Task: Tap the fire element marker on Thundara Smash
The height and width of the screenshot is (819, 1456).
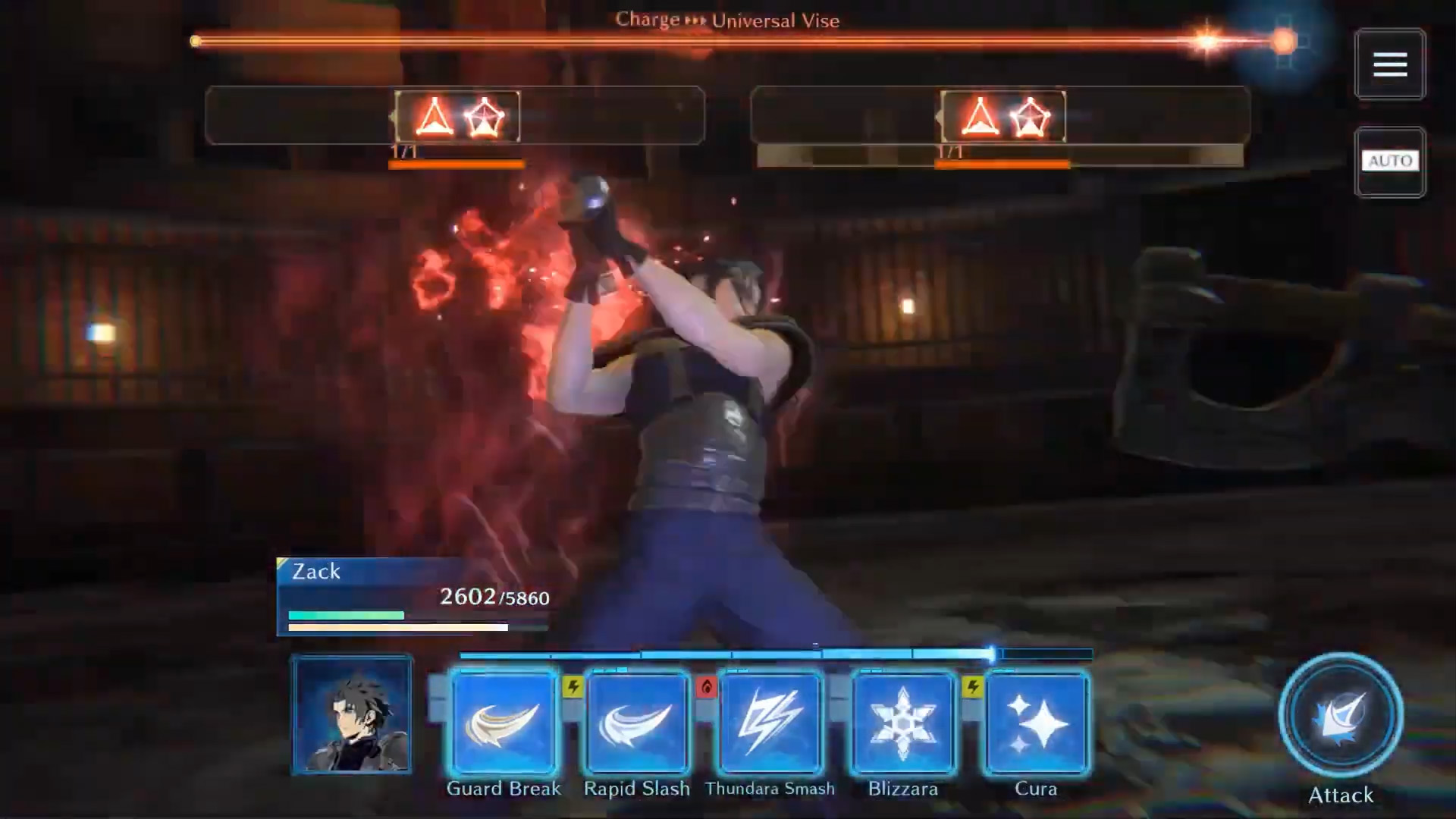Action: tap(707, 684)
